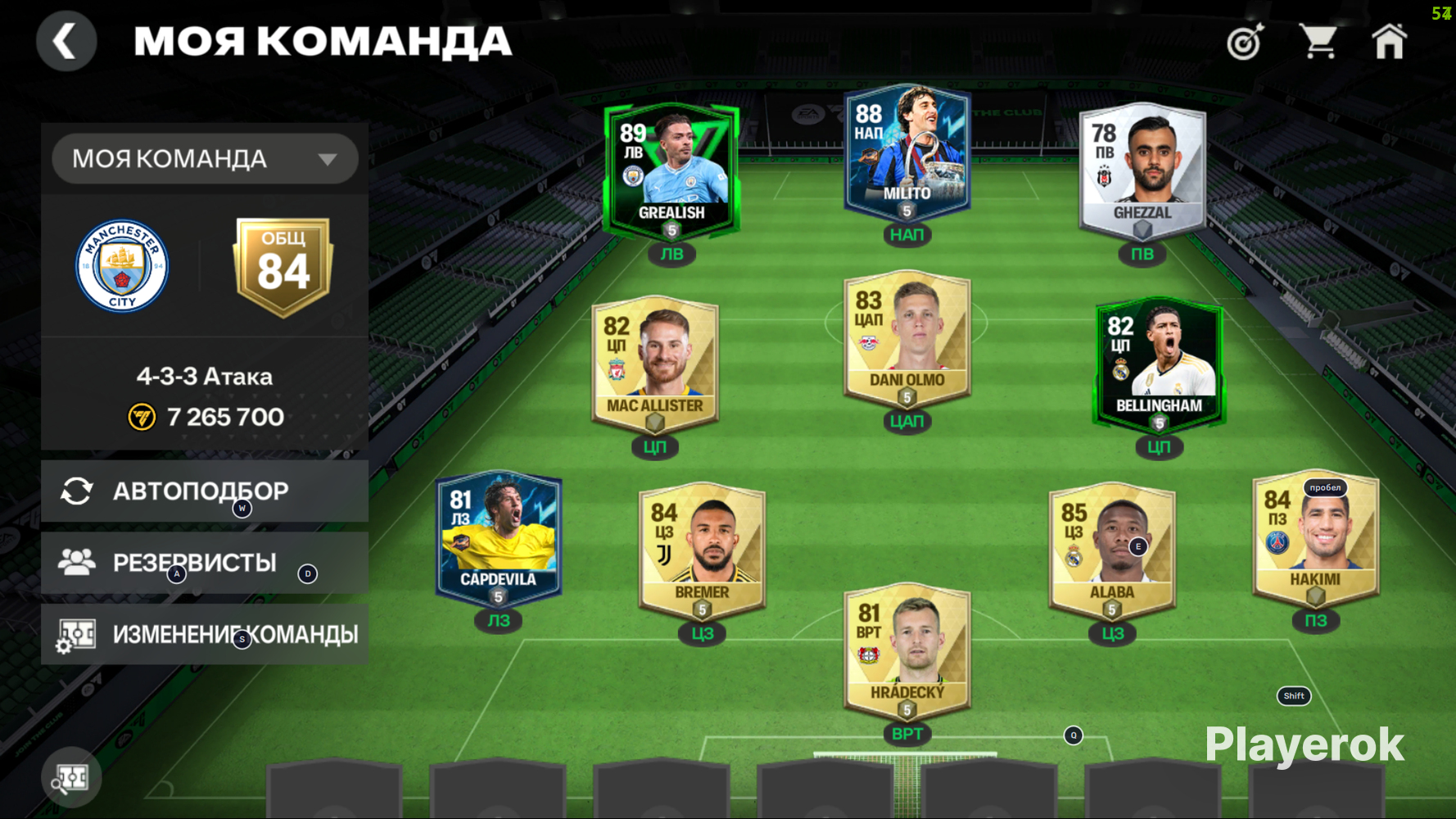The width and height of the screenshot is (1456, 819).
Task: Choose the Capdevila left-back card
Action: point(498,537)
